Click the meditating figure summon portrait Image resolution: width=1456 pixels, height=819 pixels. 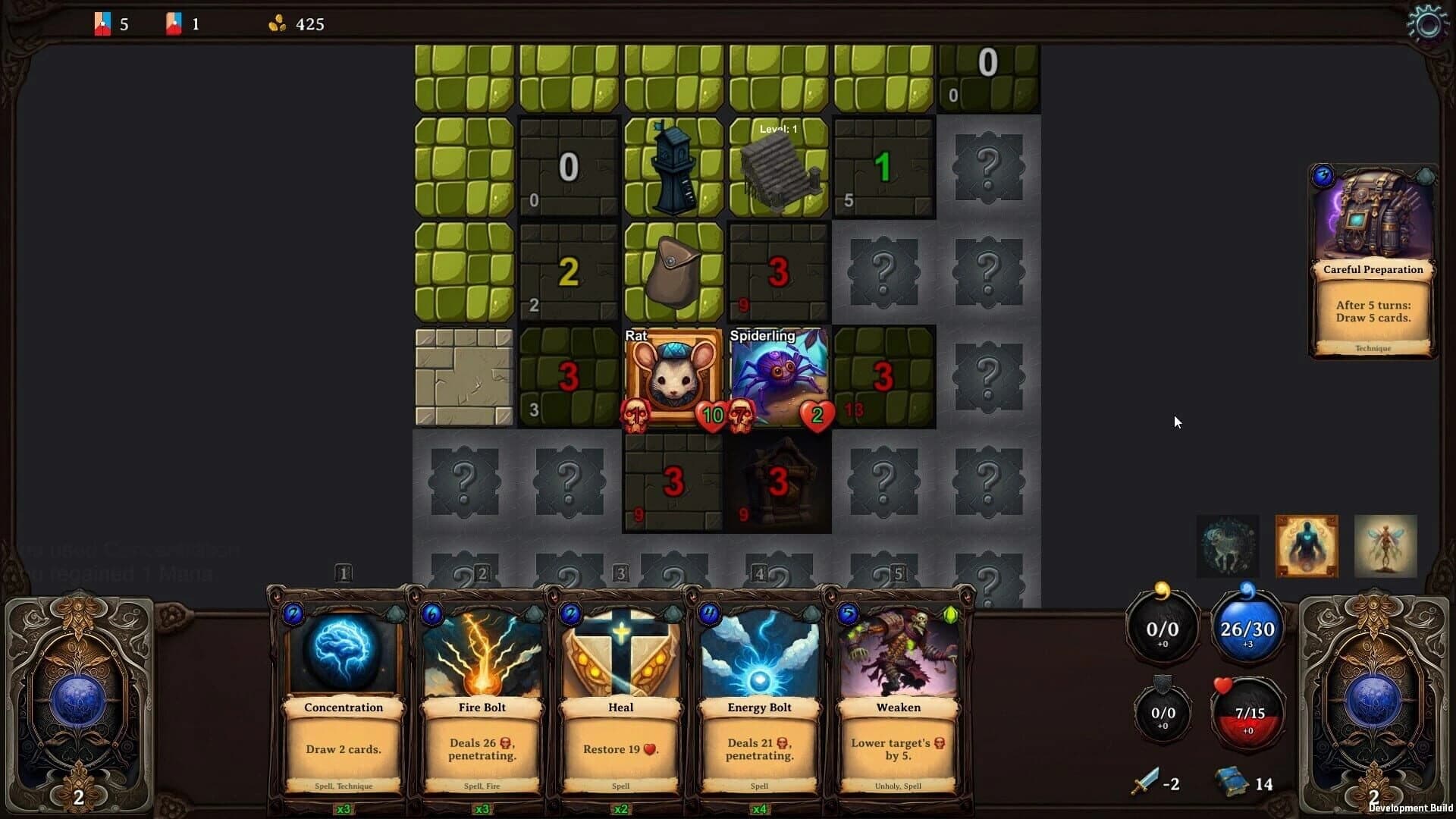click(x=1306, y=546)
